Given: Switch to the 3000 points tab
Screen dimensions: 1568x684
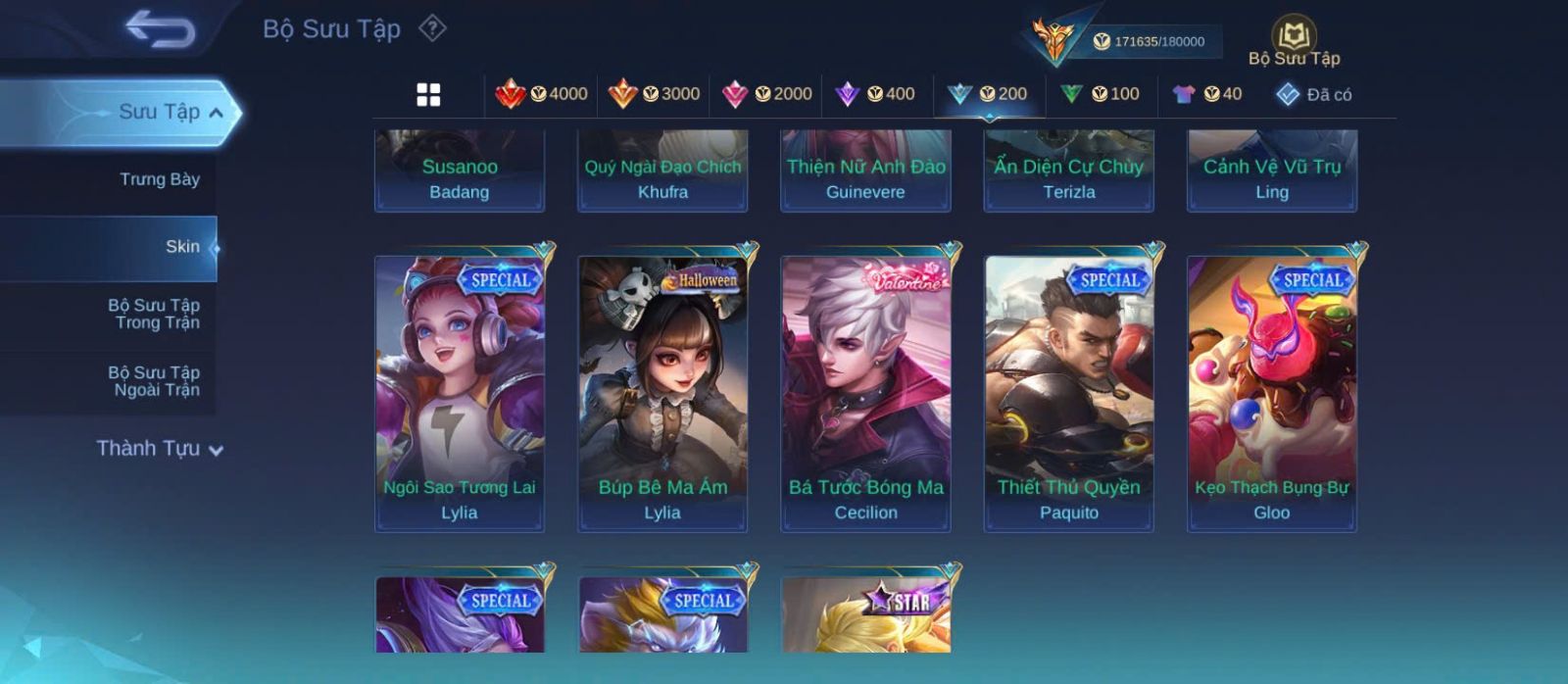Looking at the screenshot, I should pos(654,94).
